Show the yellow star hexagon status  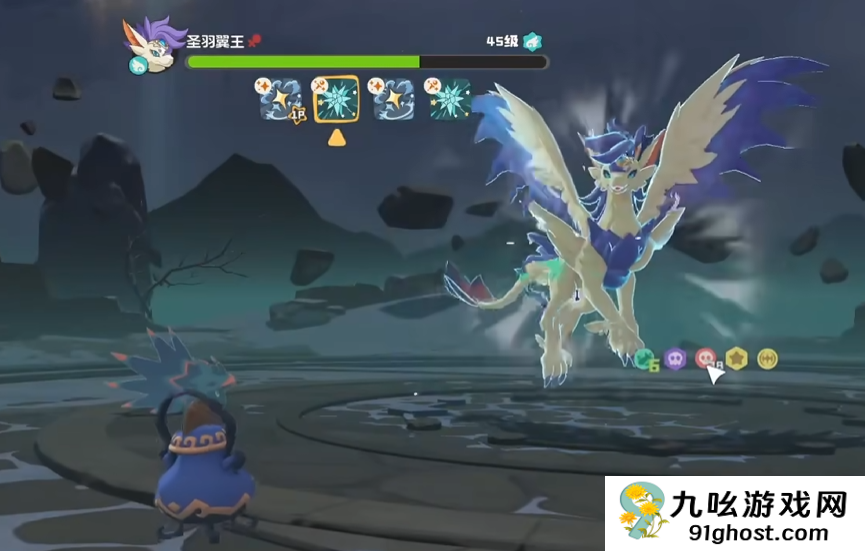[x=736, y=358]
